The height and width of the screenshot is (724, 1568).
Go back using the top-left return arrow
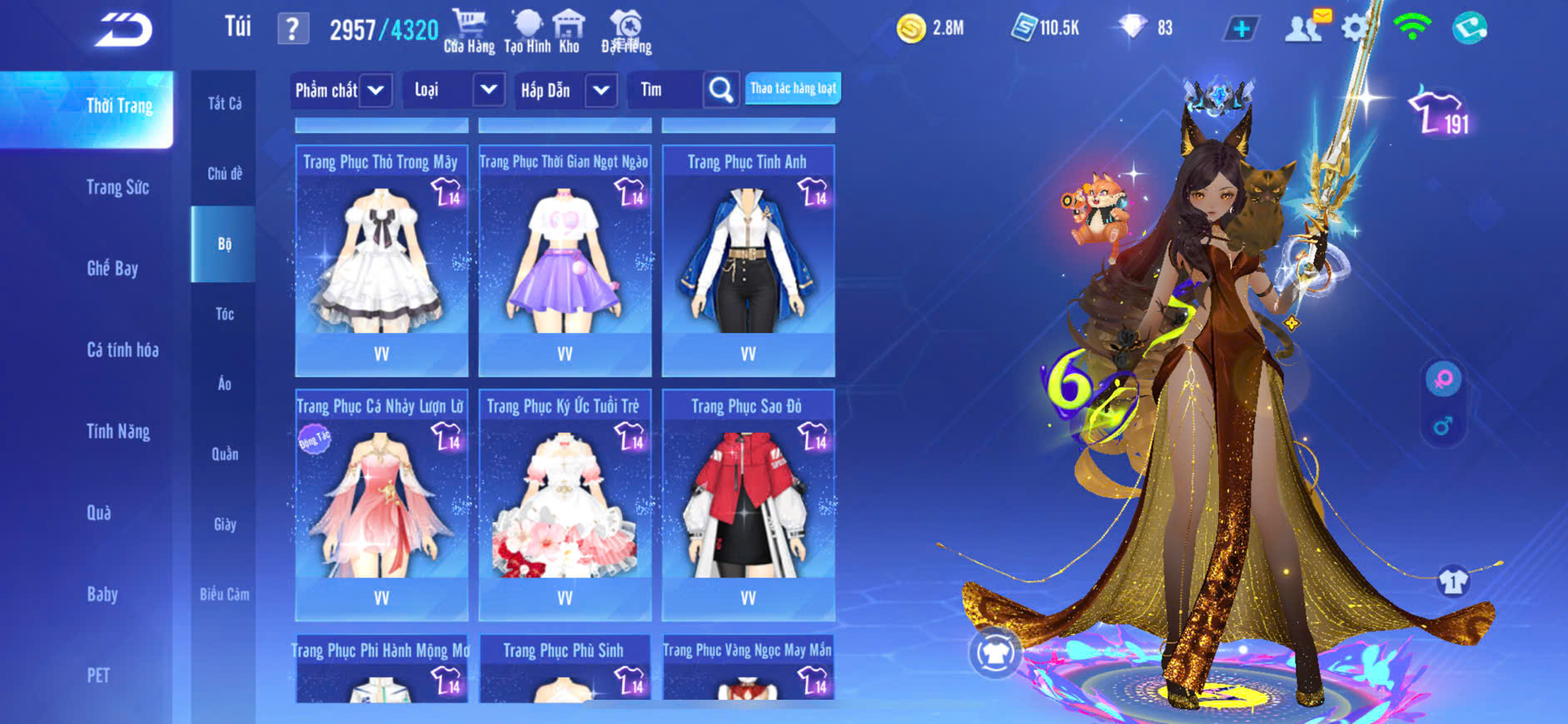[x=123, y=30]
